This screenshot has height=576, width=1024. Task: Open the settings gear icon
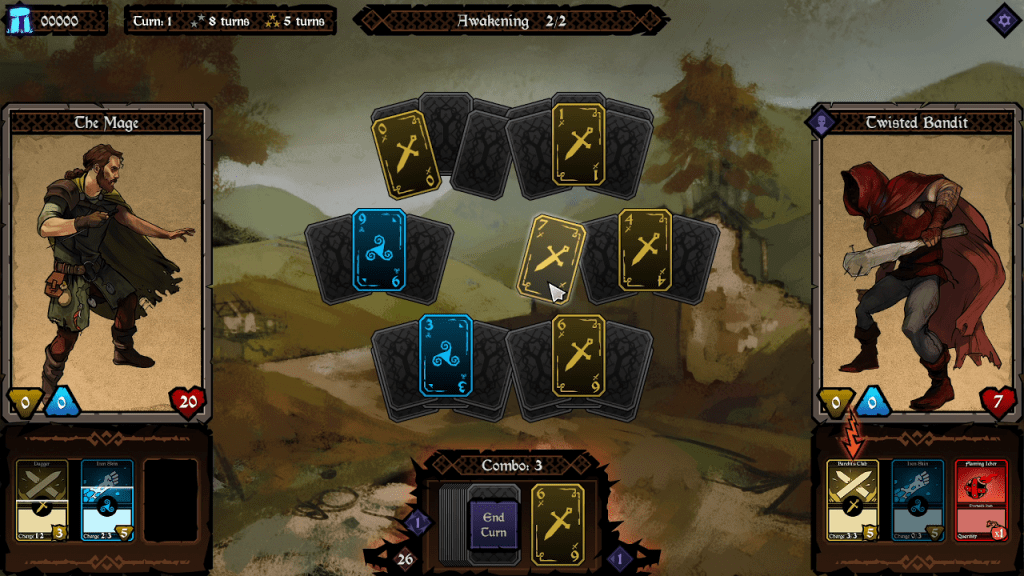[1003, 19]
